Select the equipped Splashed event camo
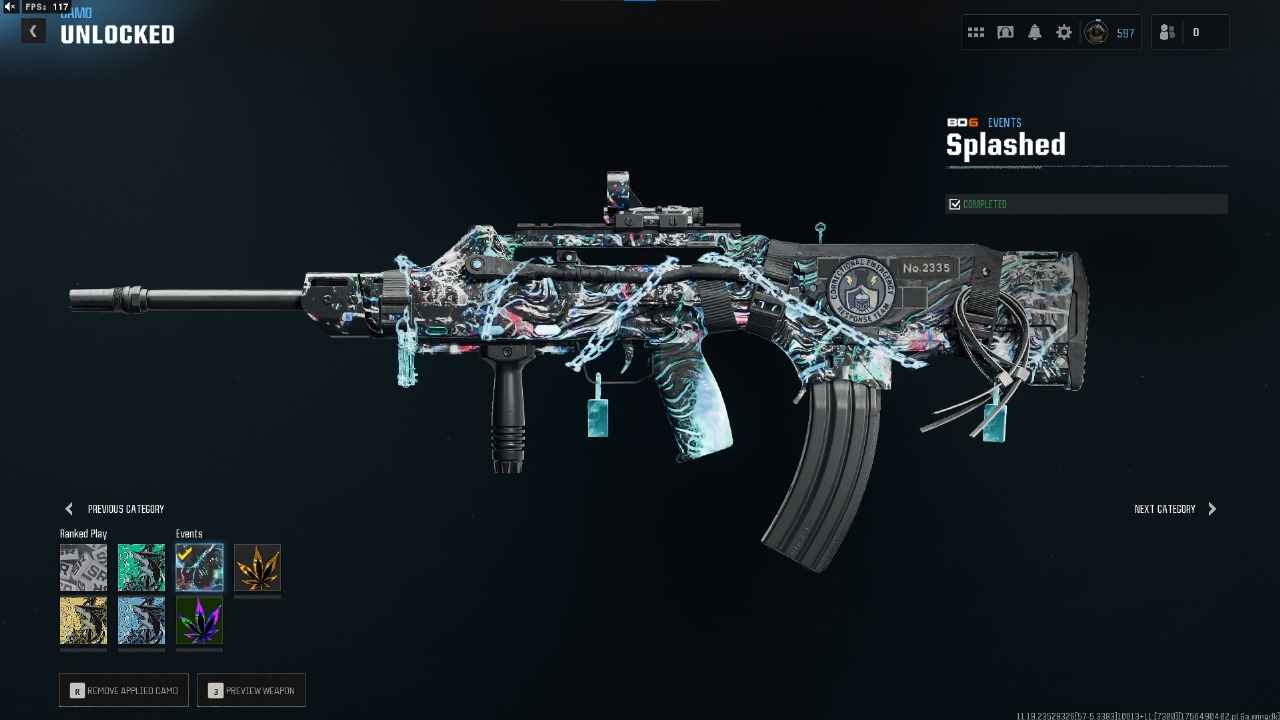This screenshot has width=1280, height=720. [199, 568]
